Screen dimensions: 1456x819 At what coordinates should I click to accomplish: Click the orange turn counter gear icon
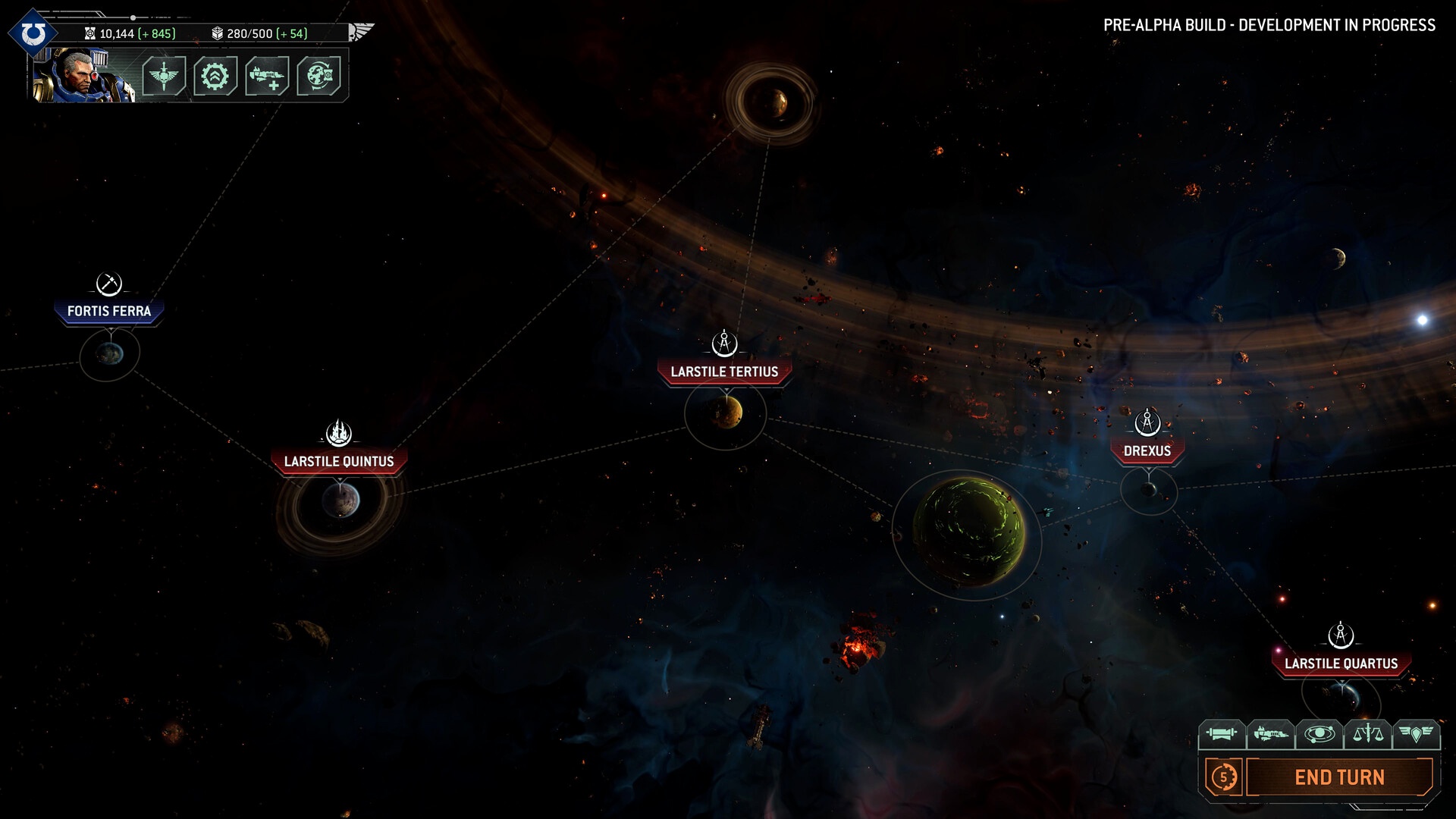pos(1223,777)
